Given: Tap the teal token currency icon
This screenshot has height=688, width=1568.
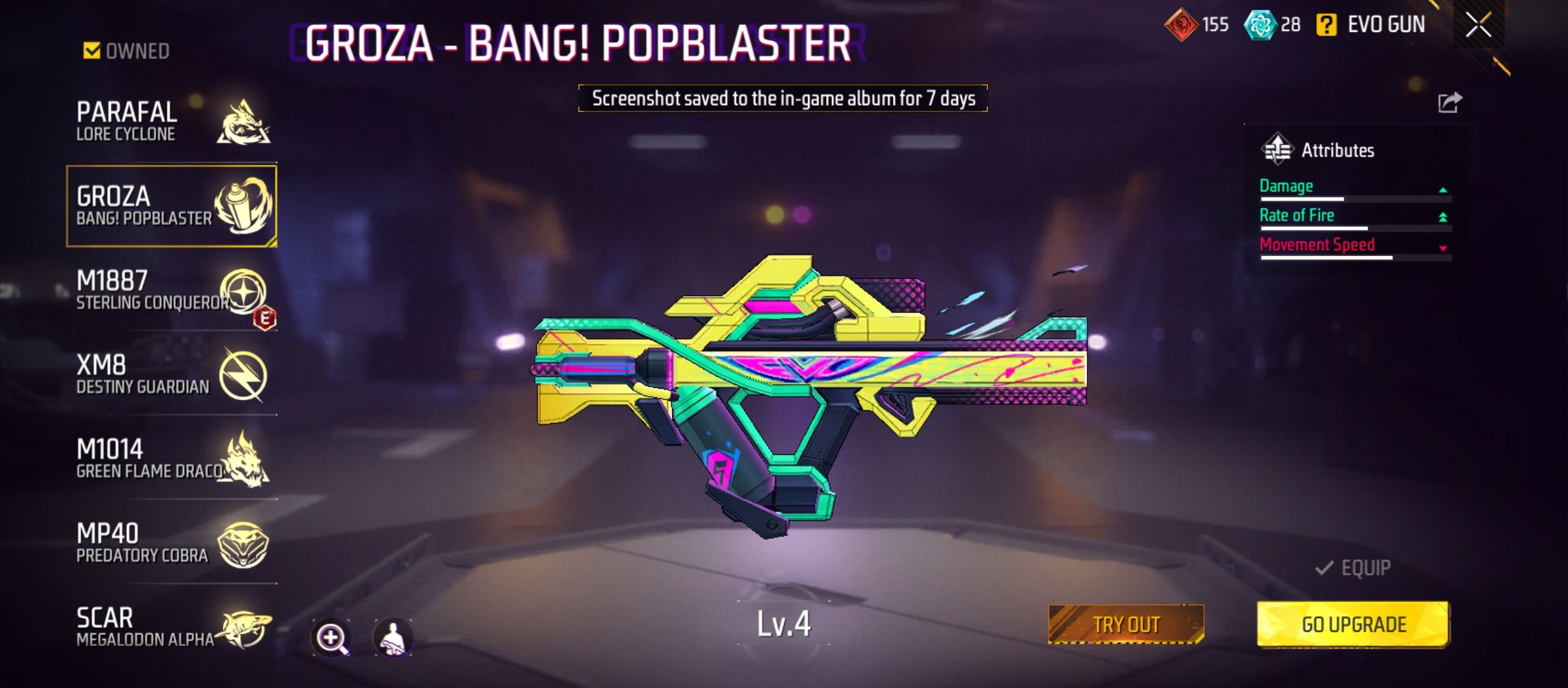Looking at the screenshot, I should (x=1259, y=25).
